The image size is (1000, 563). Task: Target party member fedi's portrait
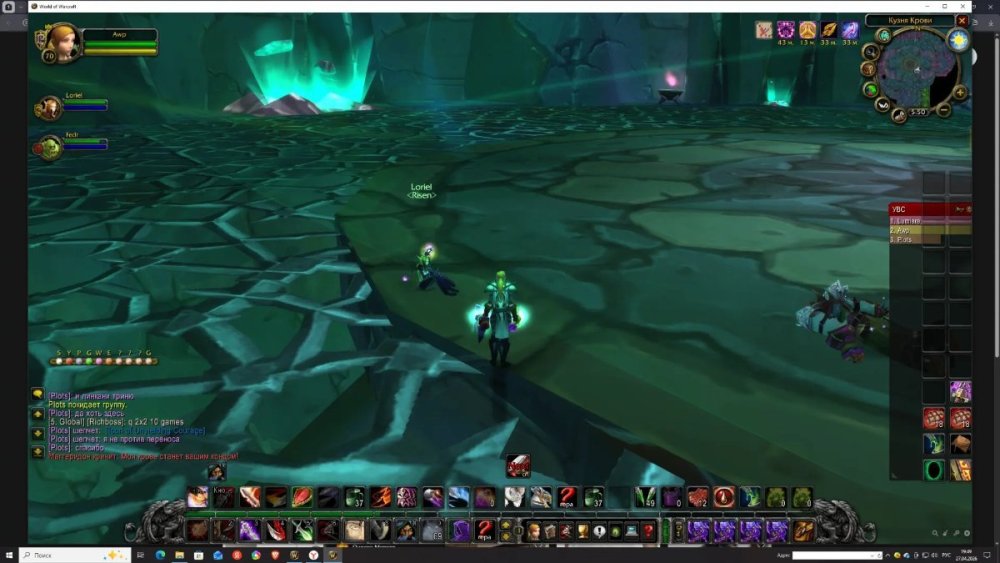[49, 148]
